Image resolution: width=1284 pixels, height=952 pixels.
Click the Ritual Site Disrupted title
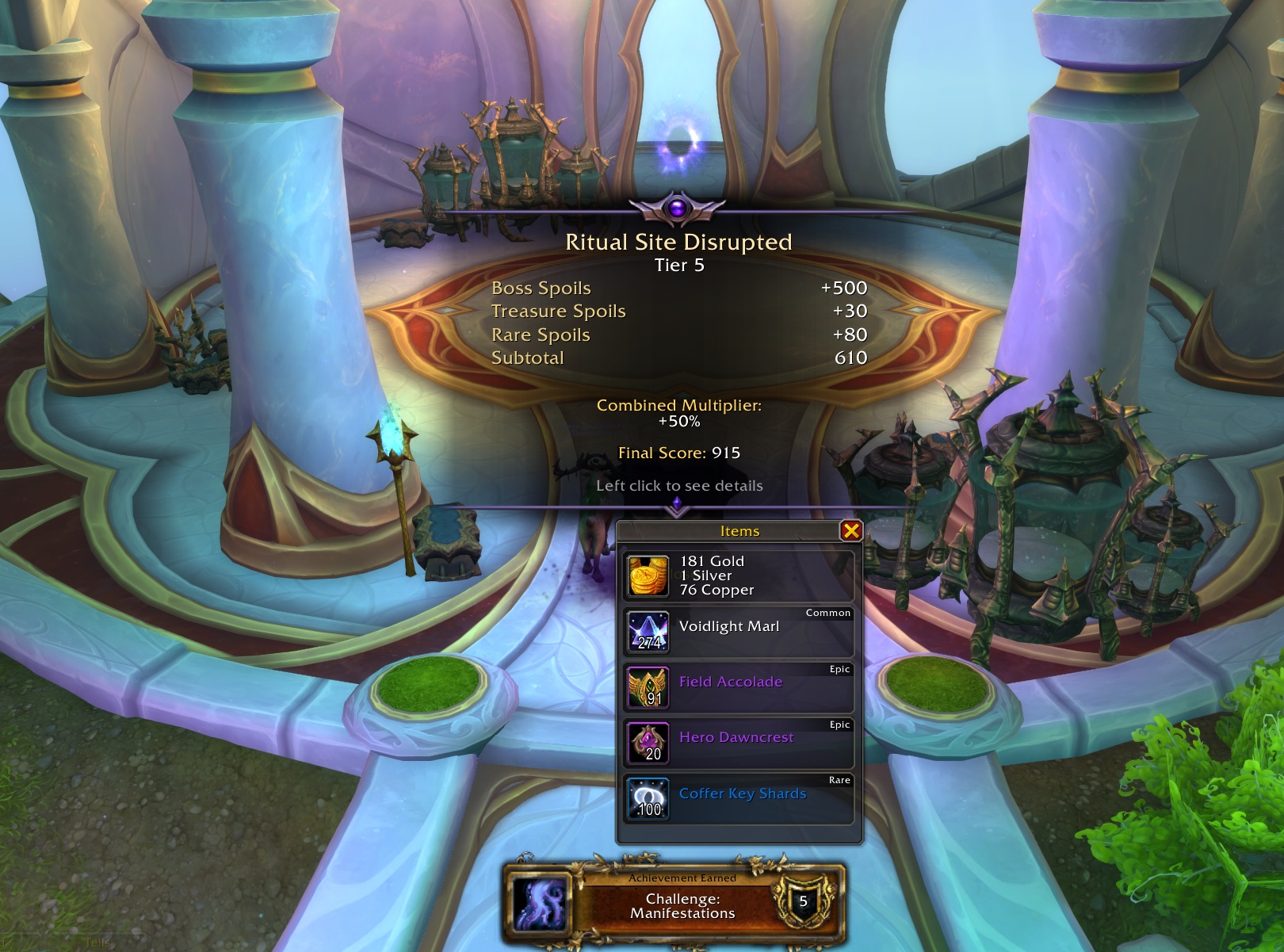point(678,243)
